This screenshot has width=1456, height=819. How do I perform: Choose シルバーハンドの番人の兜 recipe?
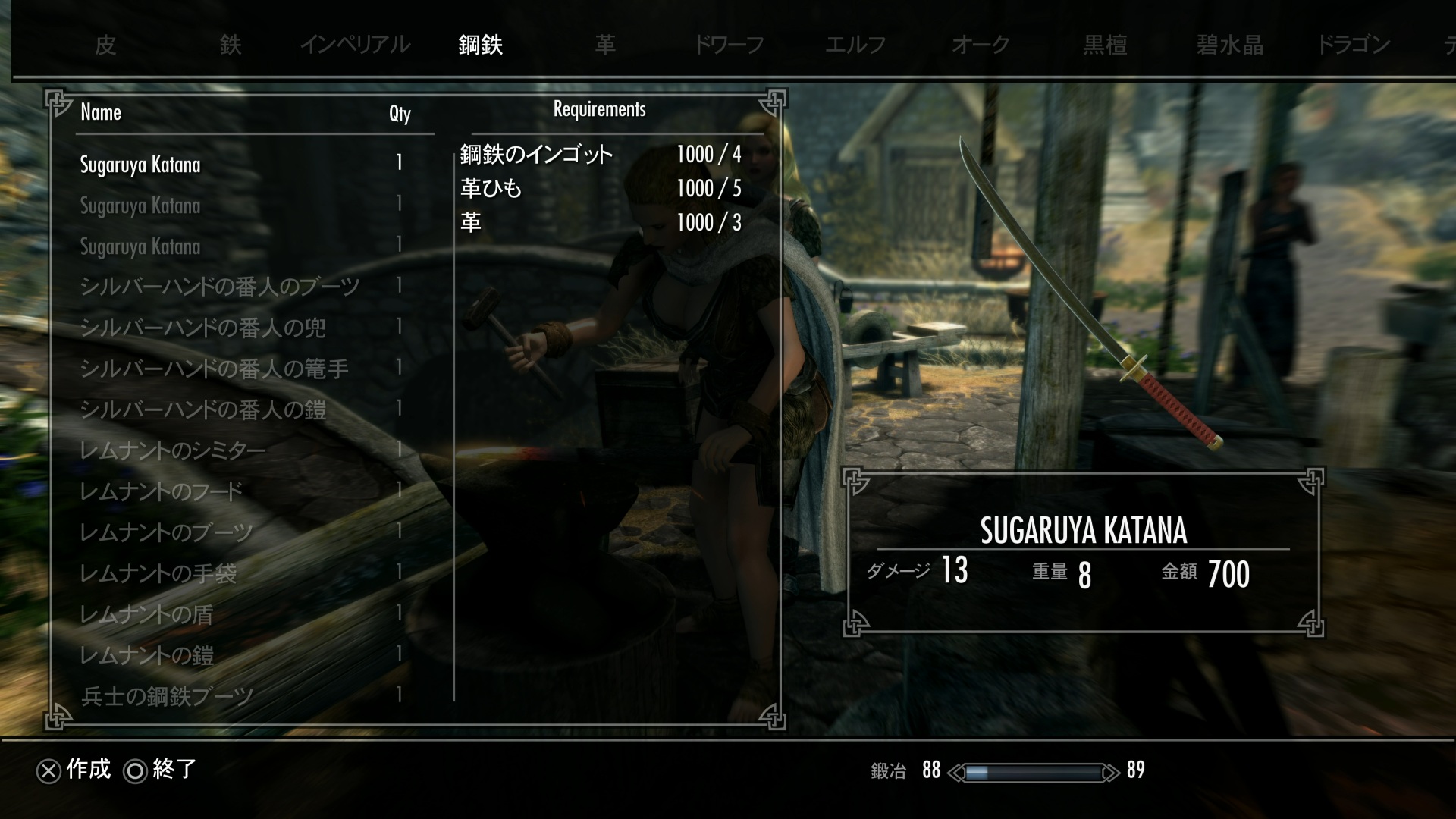click(202, 328)
